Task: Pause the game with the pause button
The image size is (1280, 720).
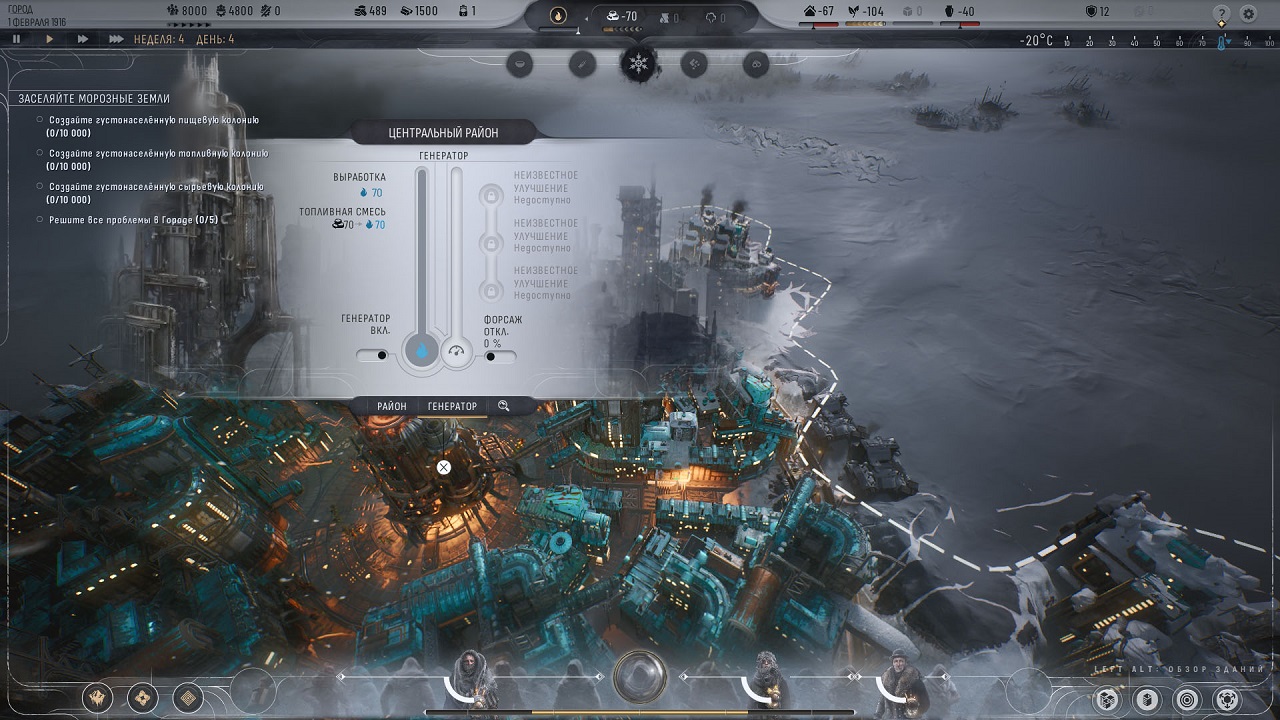Action: point(17,40)
